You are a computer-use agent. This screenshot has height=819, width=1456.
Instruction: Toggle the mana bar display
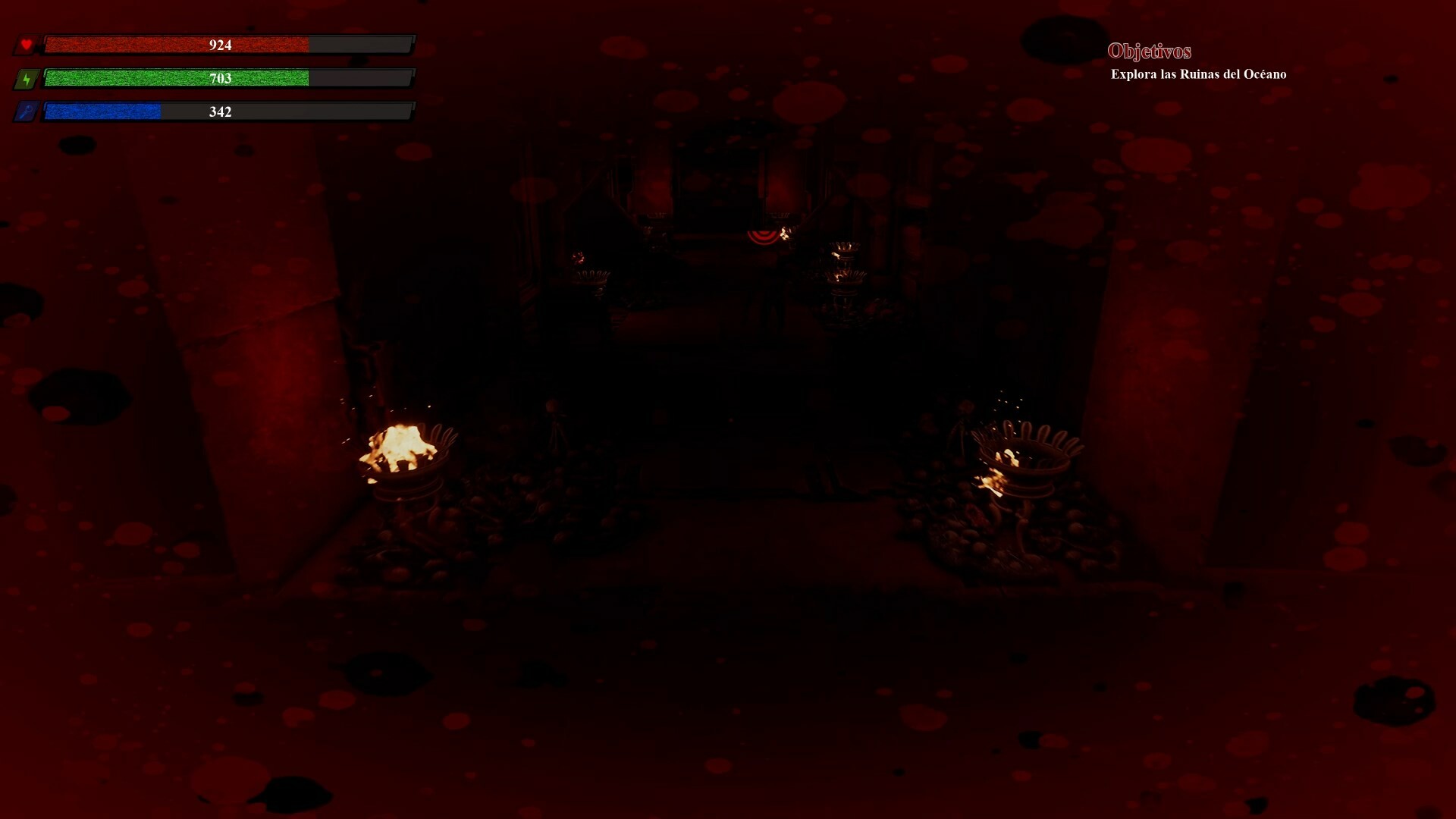tap(227, 111)
